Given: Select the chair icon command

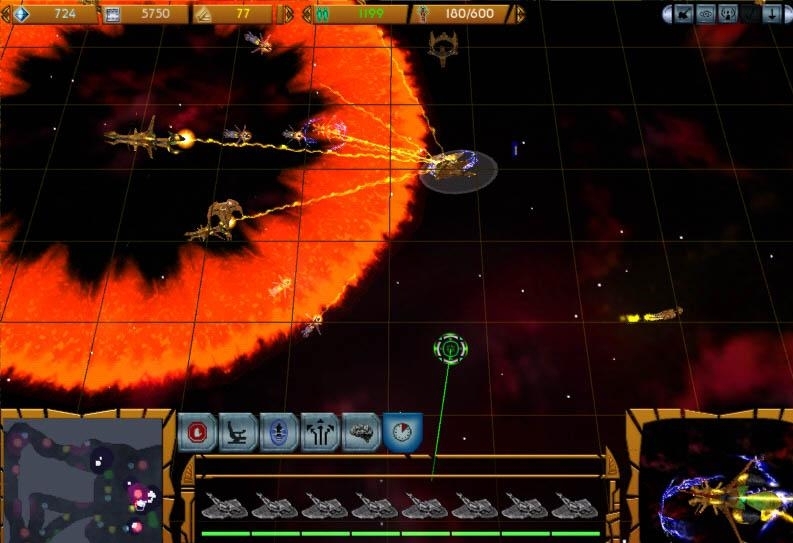Looking at the screenshot, I should 239,432.
